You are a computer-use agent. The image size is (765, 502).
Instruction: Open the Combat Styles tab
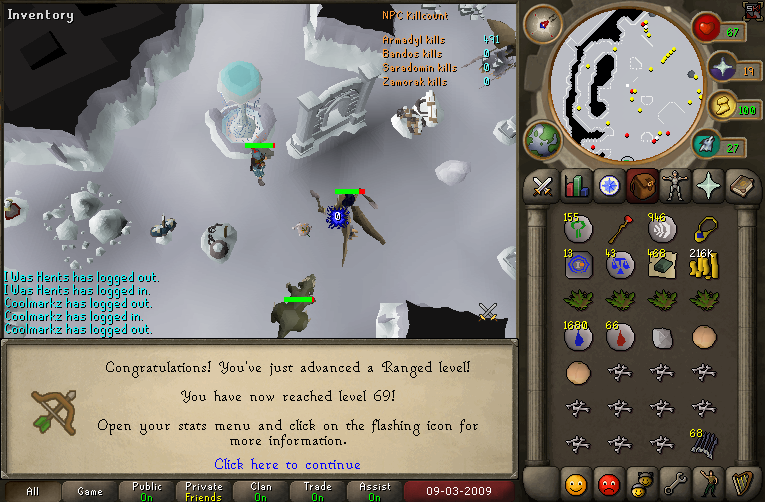click(x=543, y=185)
